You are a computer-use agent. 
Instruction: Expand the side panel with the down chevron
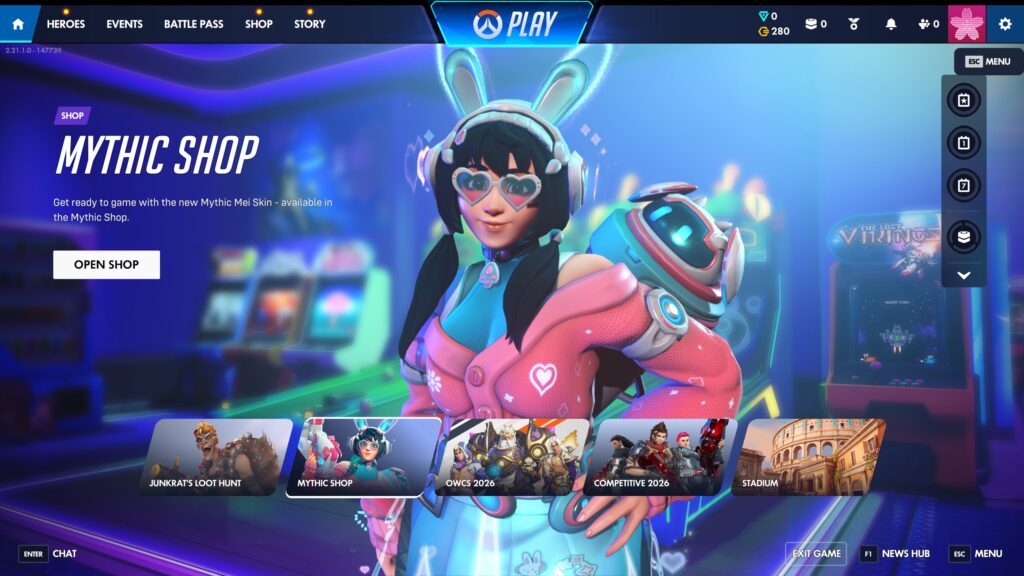point(964,275)
